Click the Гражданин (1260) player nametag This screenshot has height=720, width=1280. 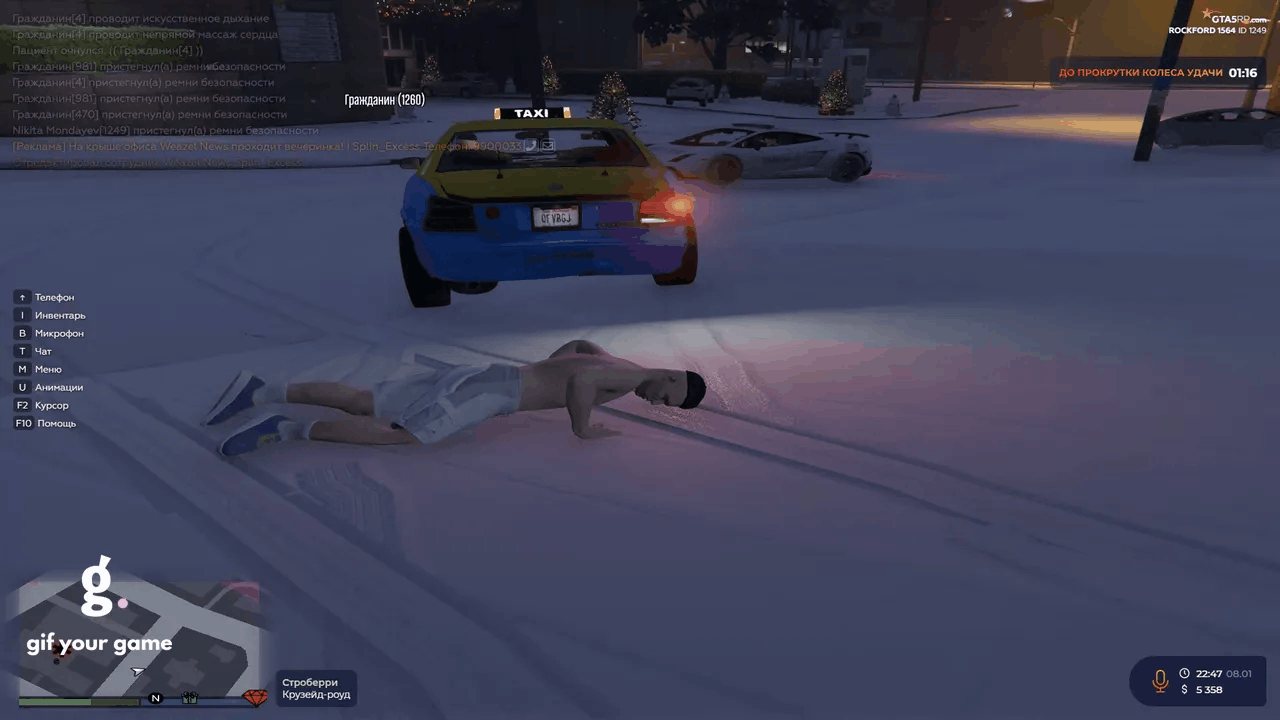pos(384,100)
